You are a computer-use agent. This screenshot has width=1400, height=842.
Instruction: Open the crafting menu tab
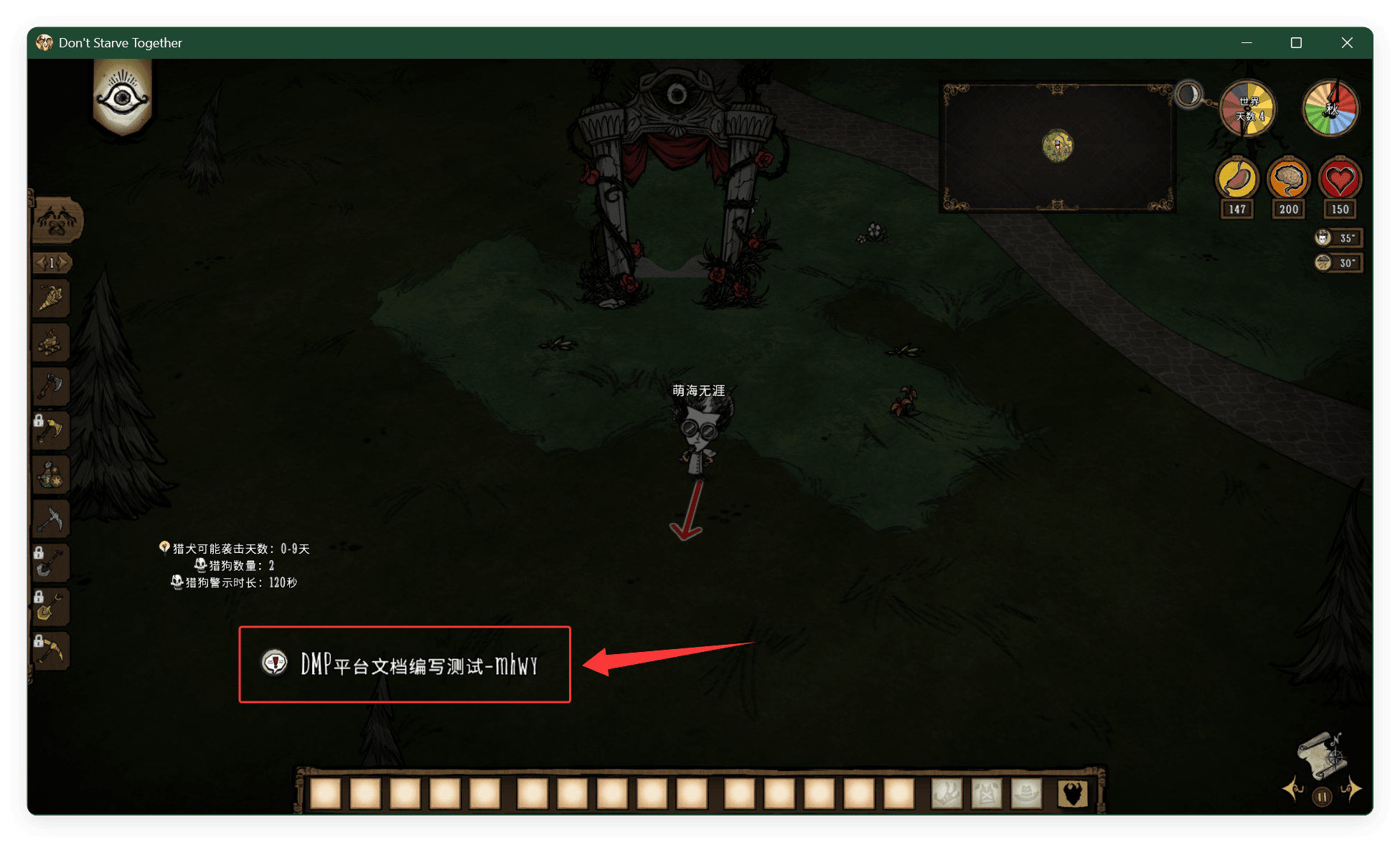pos(57,220)
